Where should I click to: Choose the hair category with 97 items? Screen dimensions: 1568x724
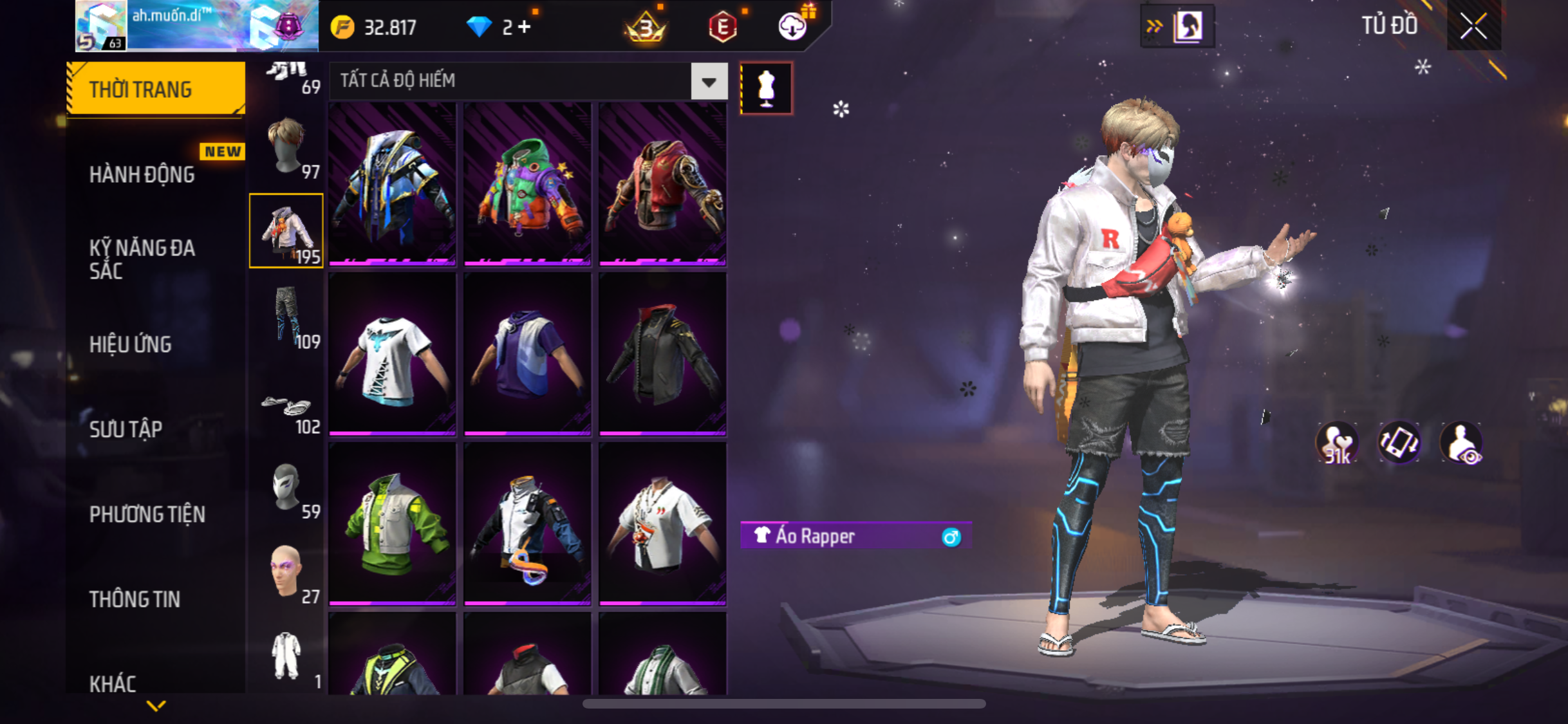287,147
